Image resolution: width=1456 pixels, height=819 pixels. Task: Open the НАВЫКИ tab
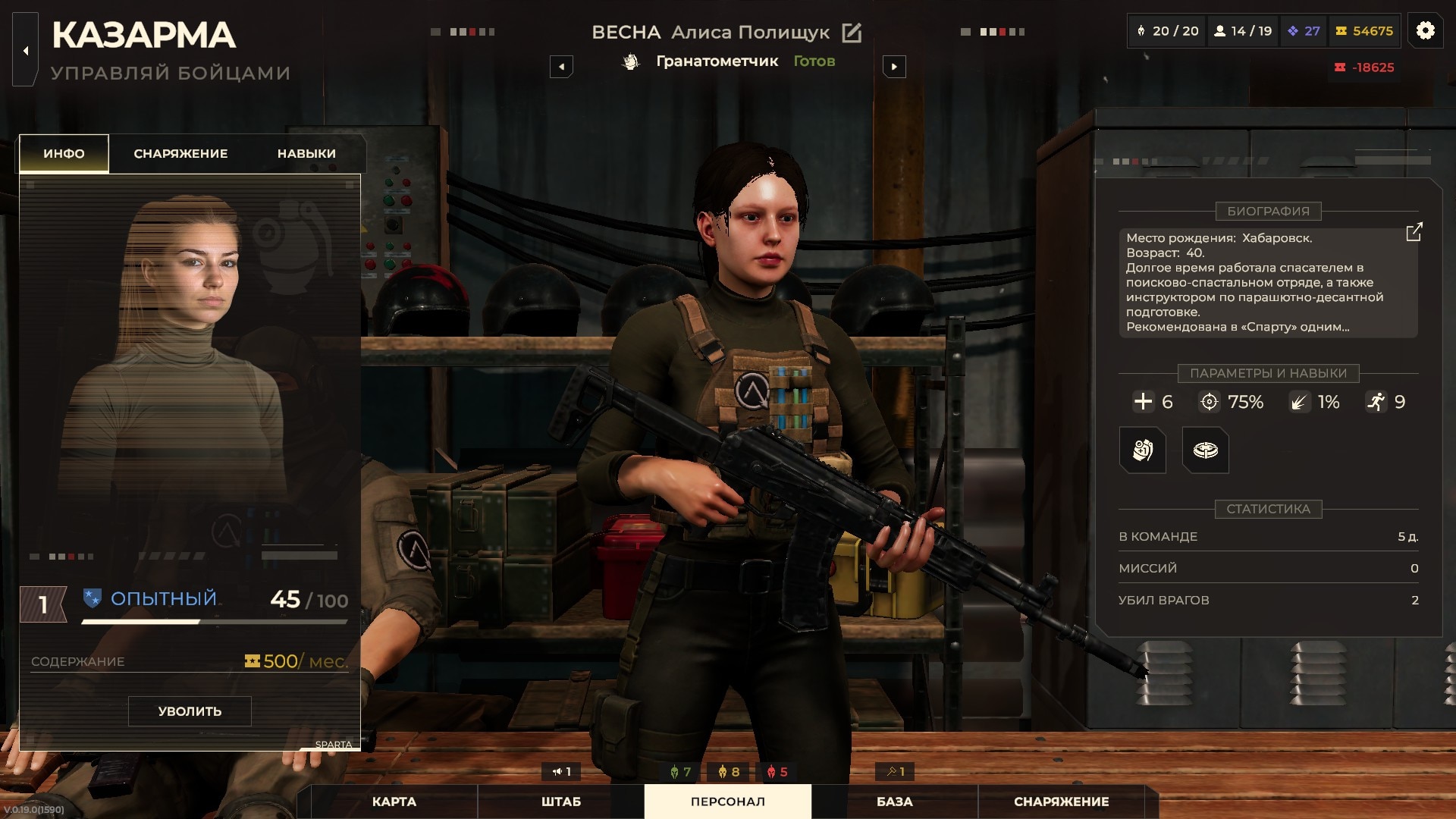(306, 153)
